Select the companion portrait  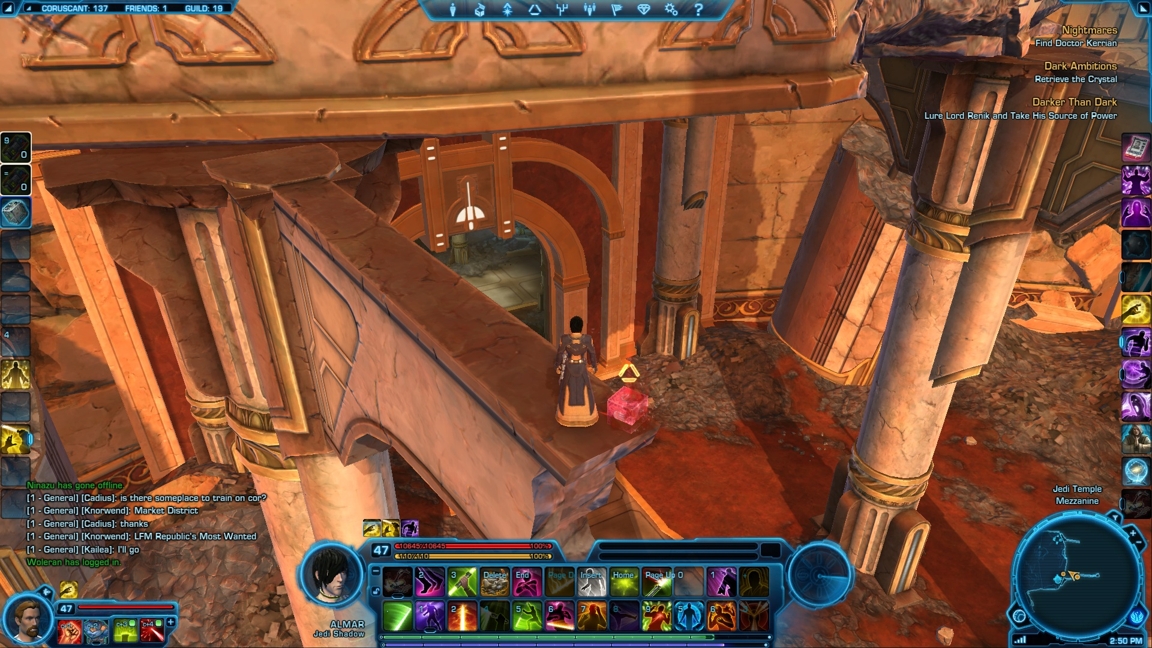27,618
